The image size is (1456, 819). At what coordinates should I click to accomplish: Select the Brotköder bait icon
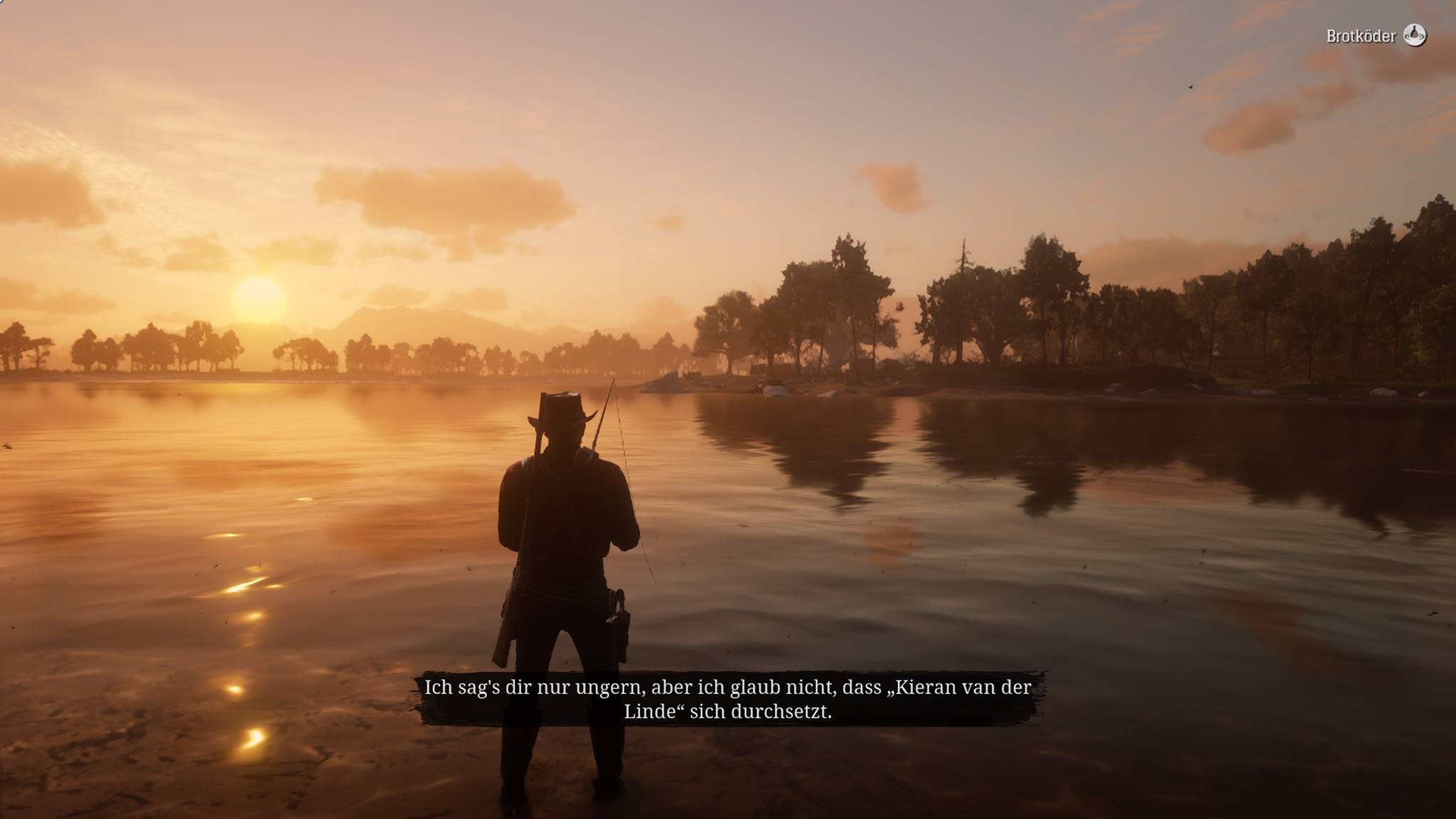[x=1414, y=35]
